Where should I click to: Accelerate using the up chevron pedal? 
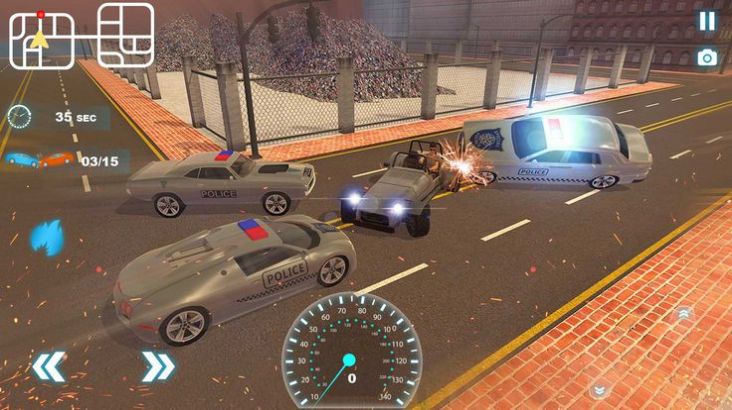click(x=685, y=313)
